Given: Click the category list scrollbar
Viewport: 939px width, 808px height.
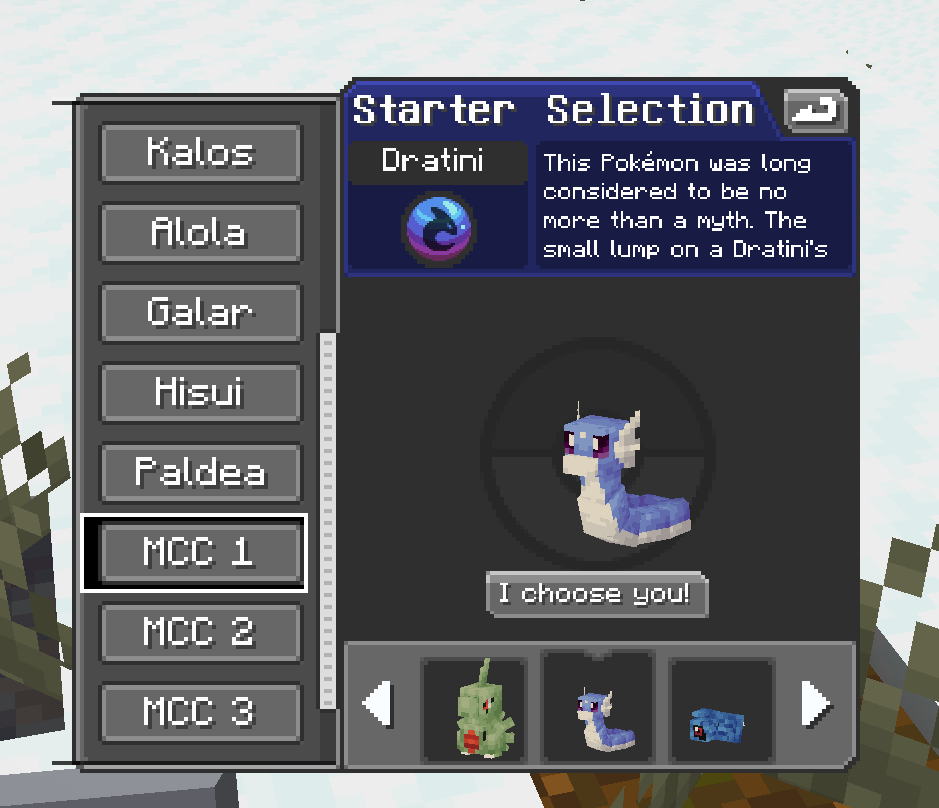Looking at the screenshot, I should pos(326,520).
